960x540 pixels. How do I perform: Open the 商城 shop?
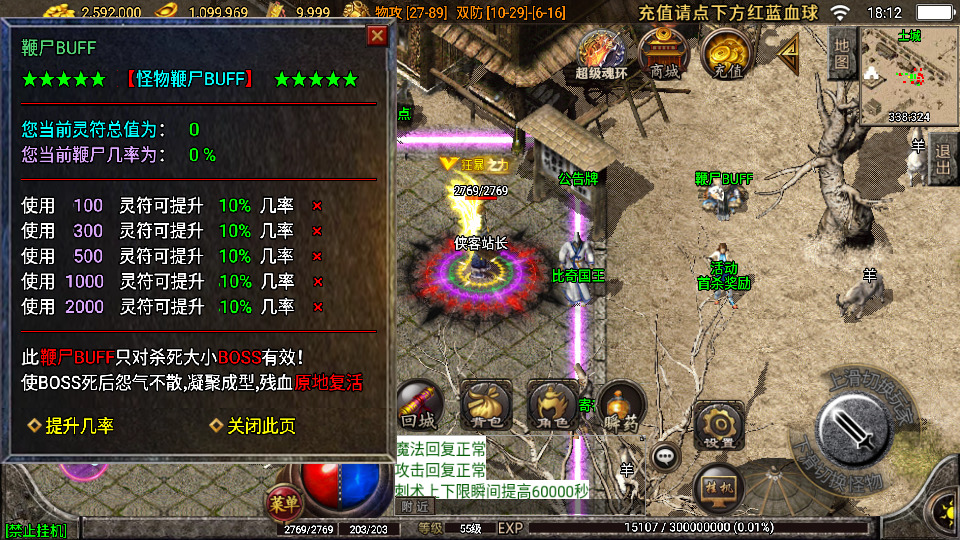(664, 52)
